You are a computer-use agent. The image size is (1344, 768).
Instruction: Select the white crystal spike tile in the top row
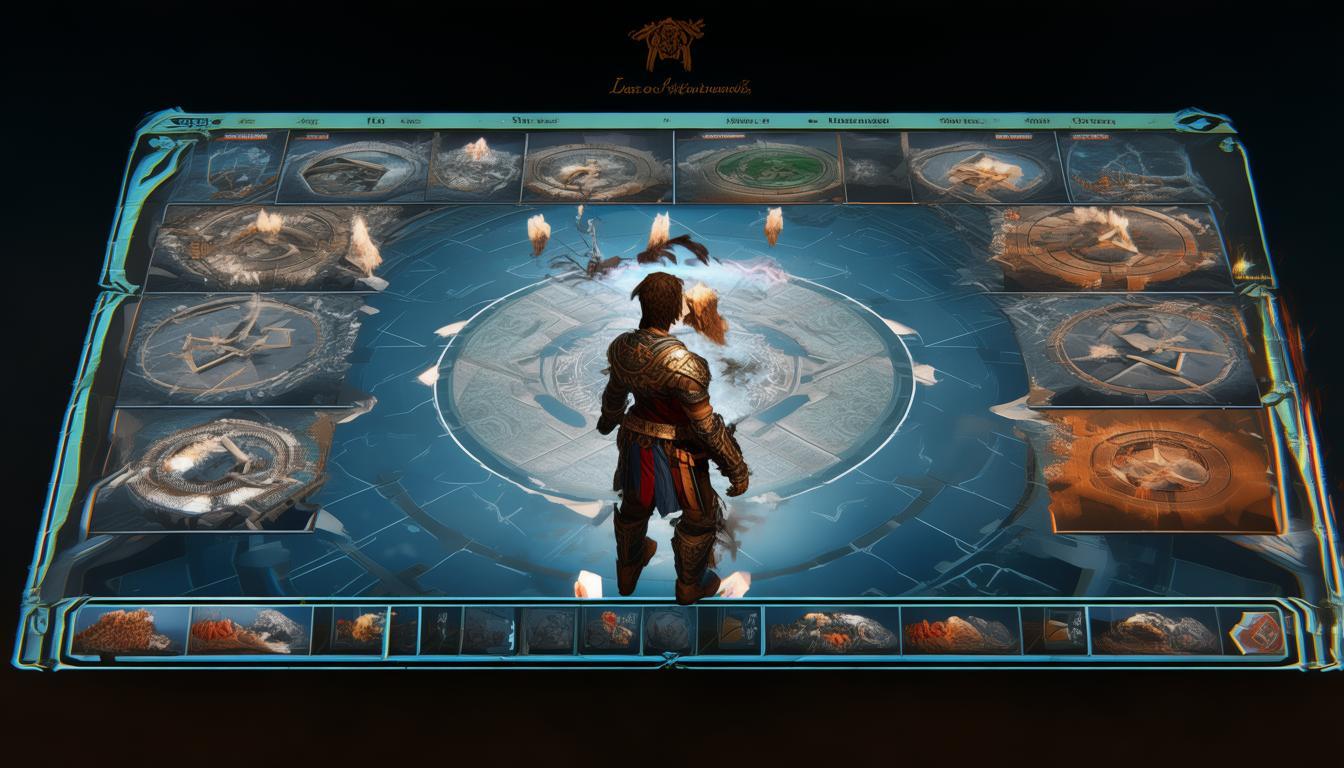(x=477, y=166)
